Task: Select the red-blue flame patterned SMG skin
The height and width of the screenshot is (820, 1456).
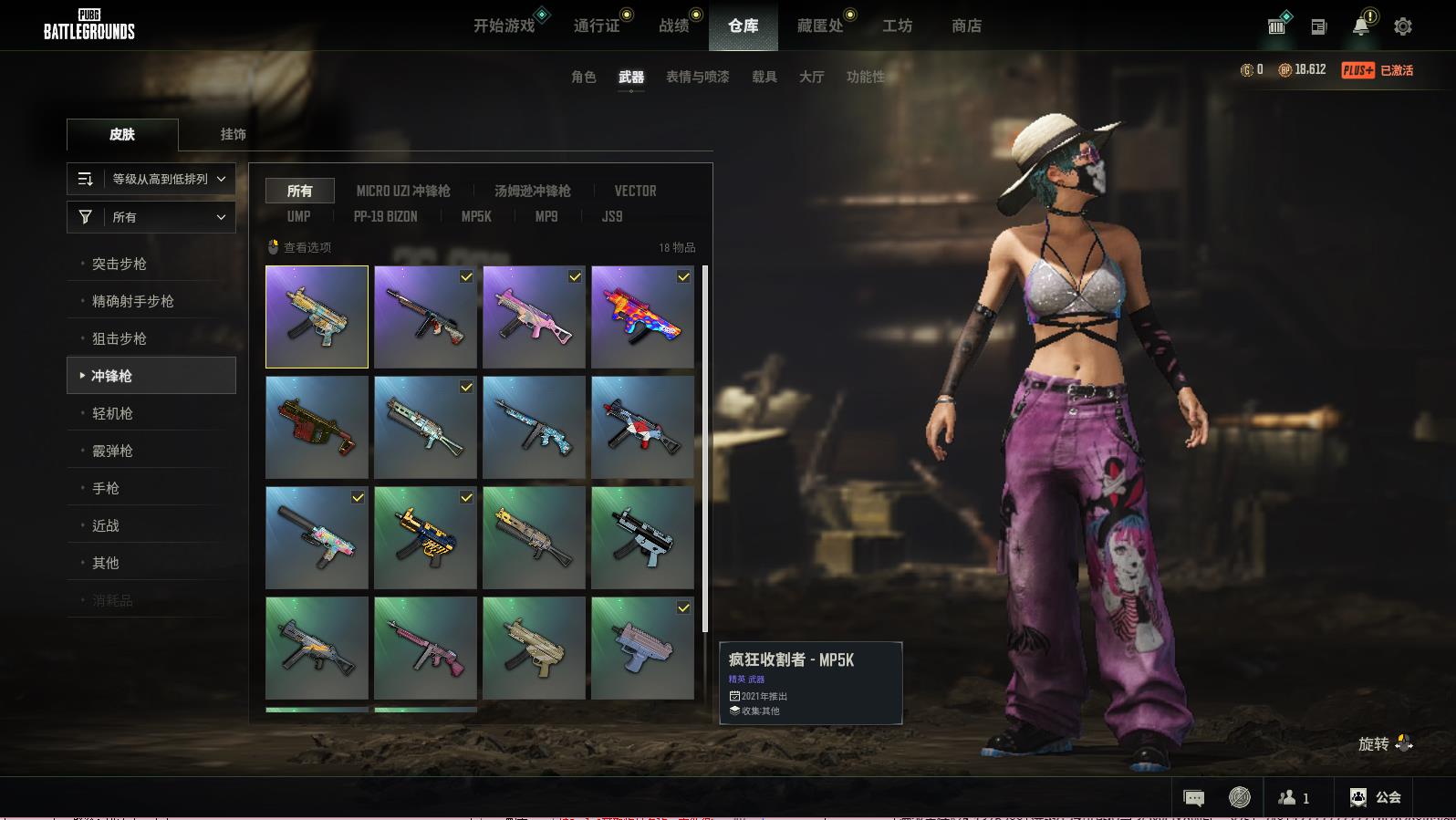Action: (x=642, y=317)
